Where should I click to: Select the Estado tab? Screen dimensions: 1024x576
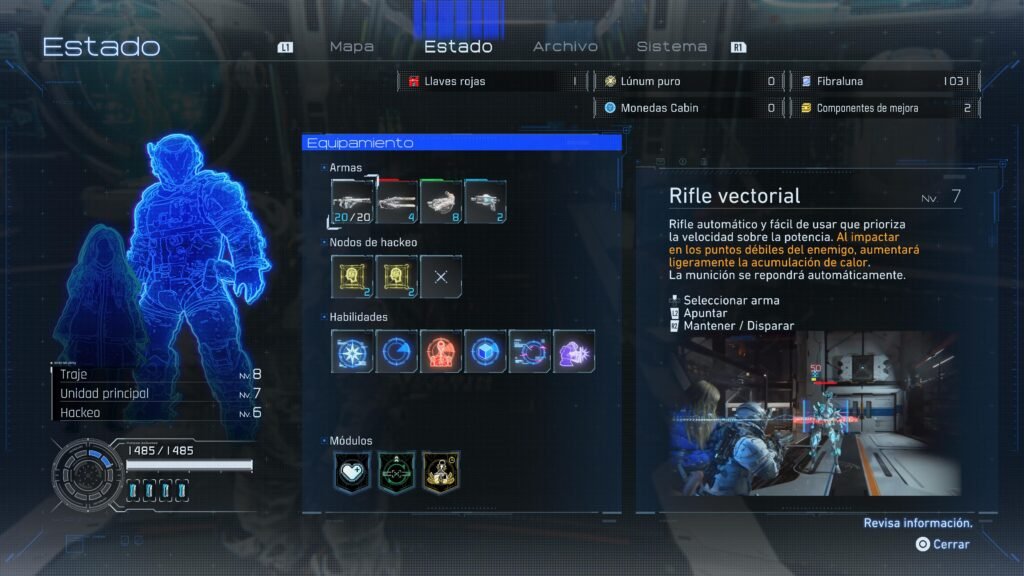pyautogui.click(x=458, y=47)
